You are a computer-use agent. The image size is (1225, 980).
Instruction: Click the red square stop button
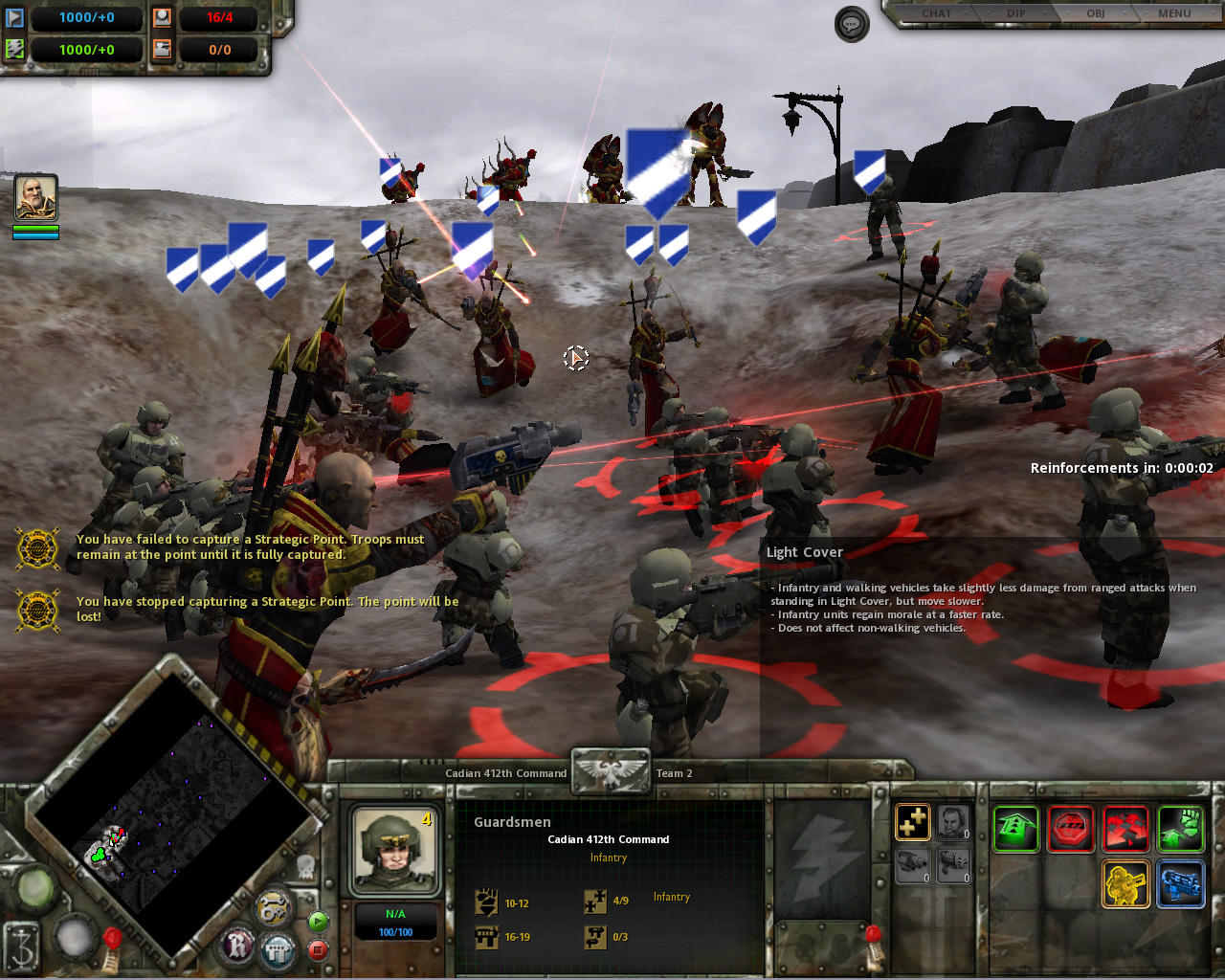pos(319,950)
